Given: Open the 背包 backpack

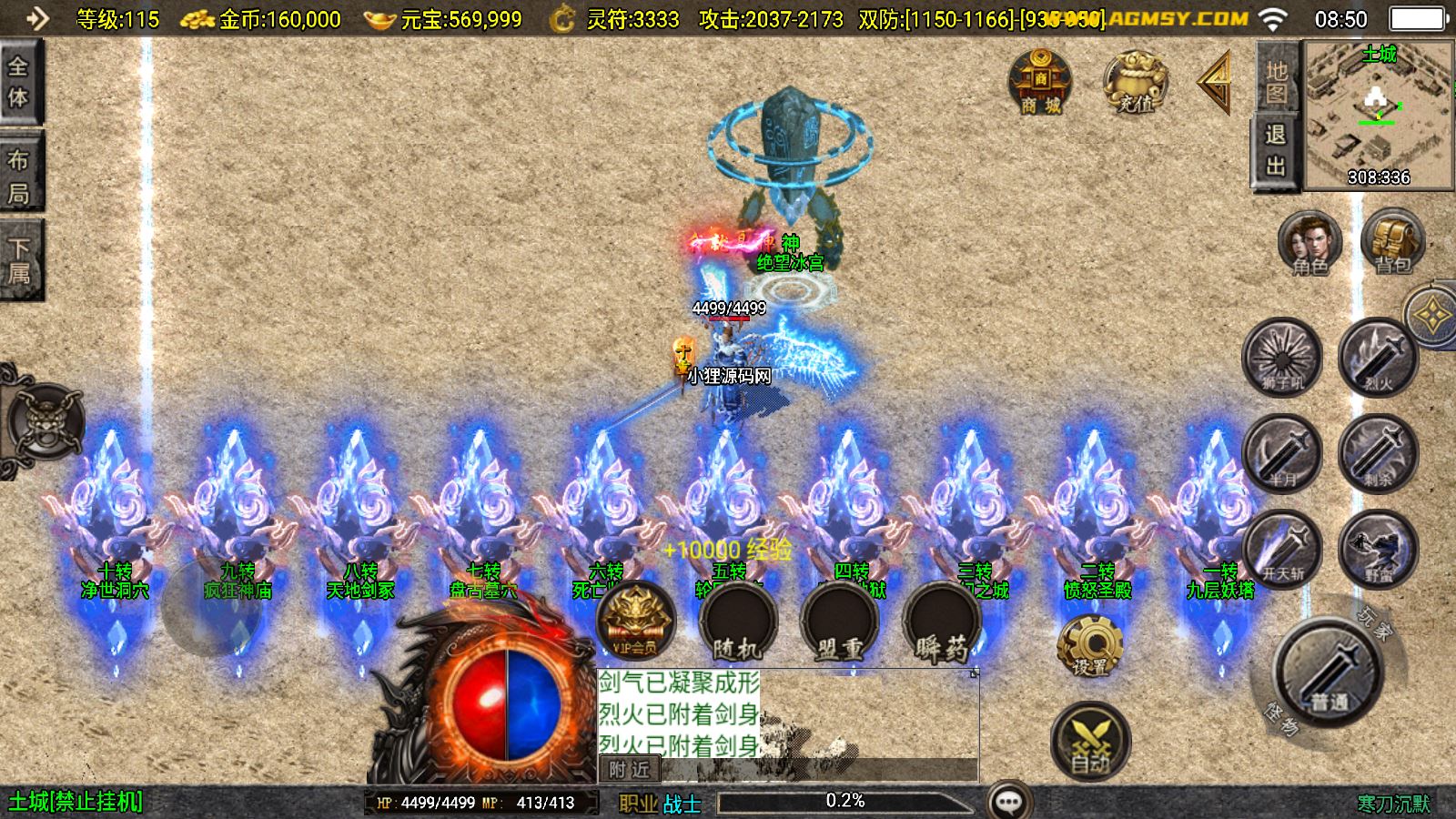Looking at the screenshot, I should click(x=1391, y=242).
